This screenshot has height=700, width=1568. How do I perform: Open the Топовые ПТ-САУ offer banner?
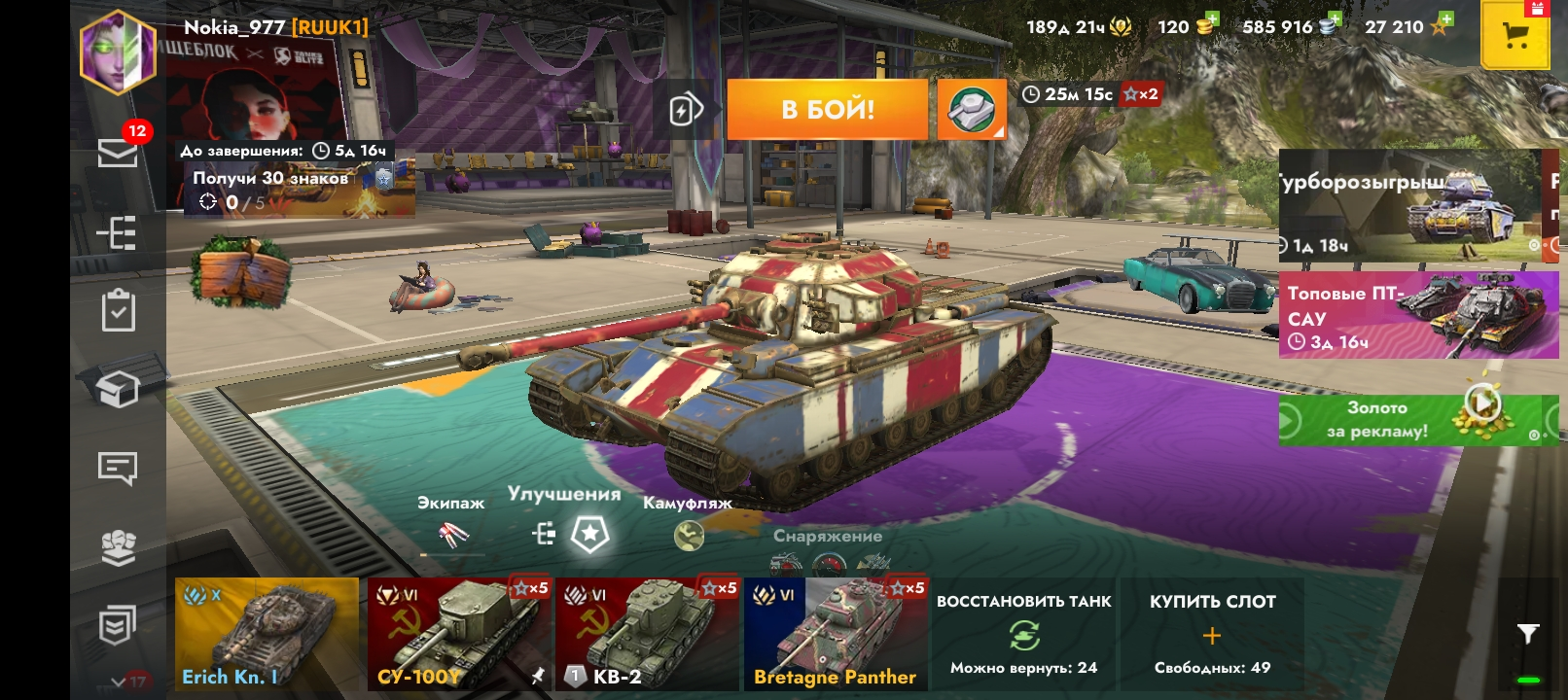click(x=1417, y=316)
